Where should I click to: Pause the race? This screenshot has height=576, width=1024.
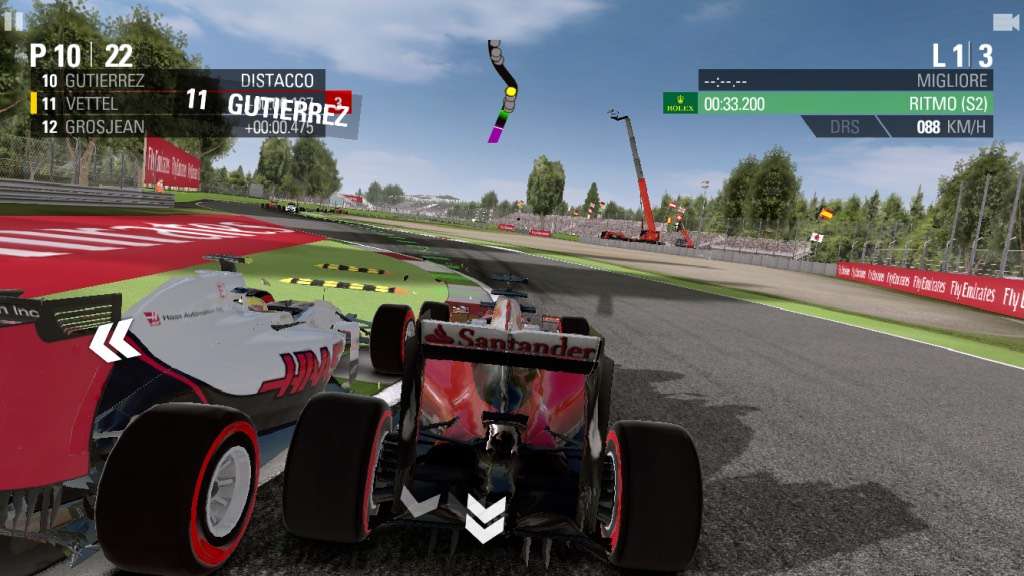click(x=13, y=20)
